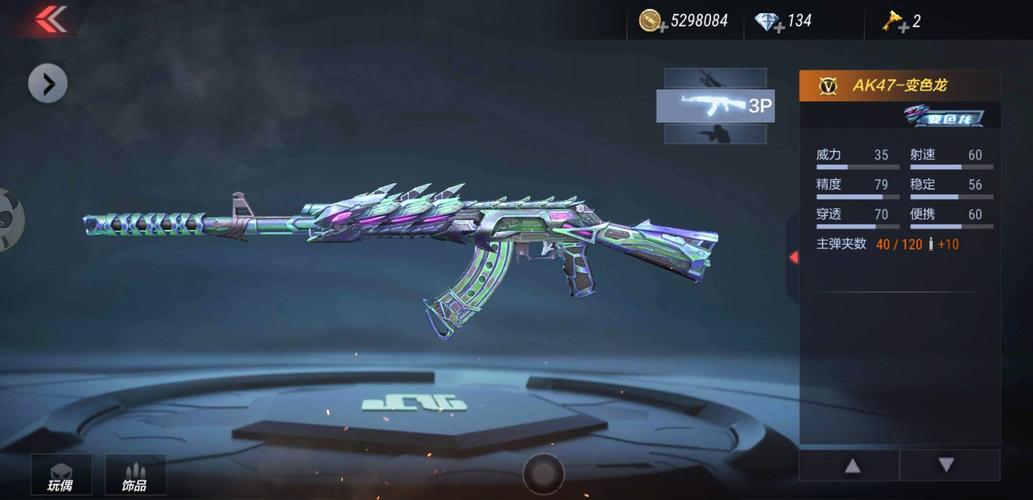Open the 饰品 accessories menu
Screen dimensions: 1033x500
coord(135,476)
